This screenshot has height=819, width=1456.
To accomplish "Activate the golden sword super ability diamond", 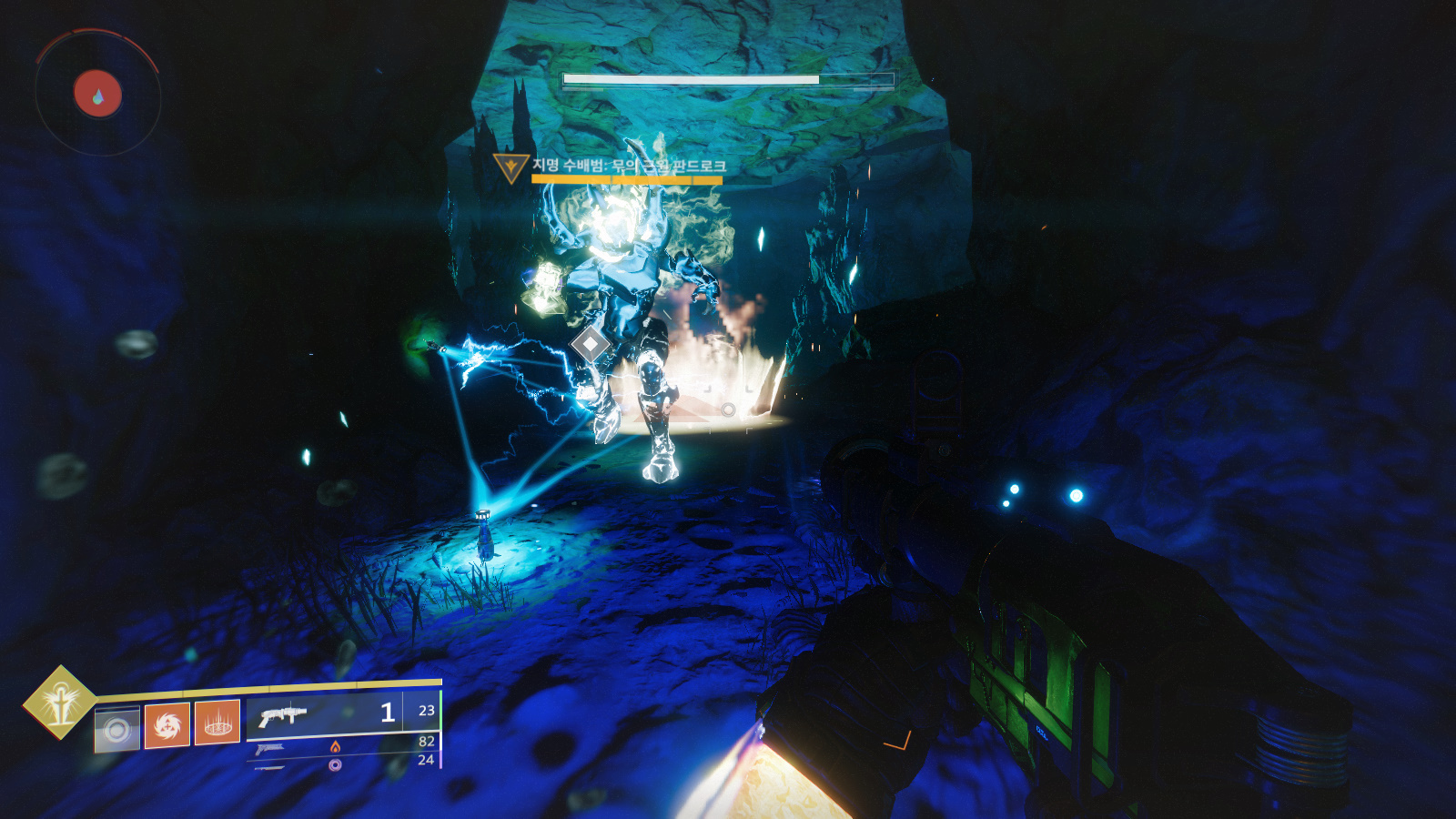I will pyautogui.click(x=60, y=703).
